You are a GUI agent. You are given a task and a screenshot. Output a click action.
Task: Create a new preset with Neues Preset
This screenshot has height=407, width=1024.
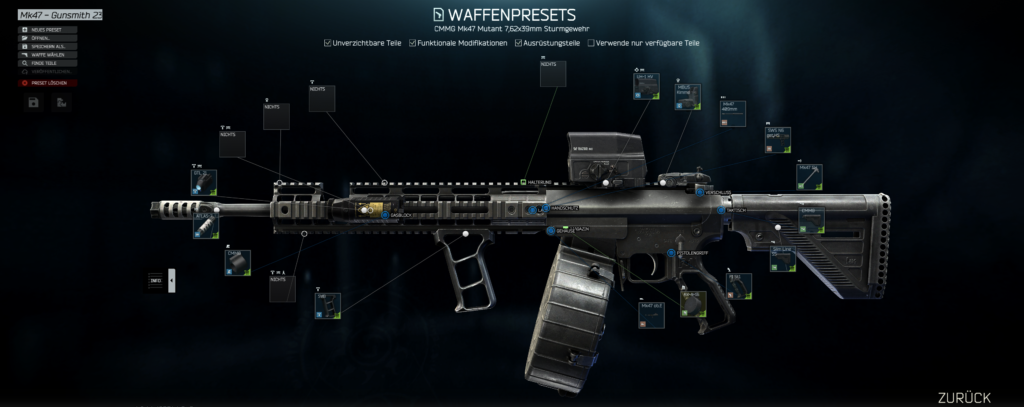click(48, 30)
